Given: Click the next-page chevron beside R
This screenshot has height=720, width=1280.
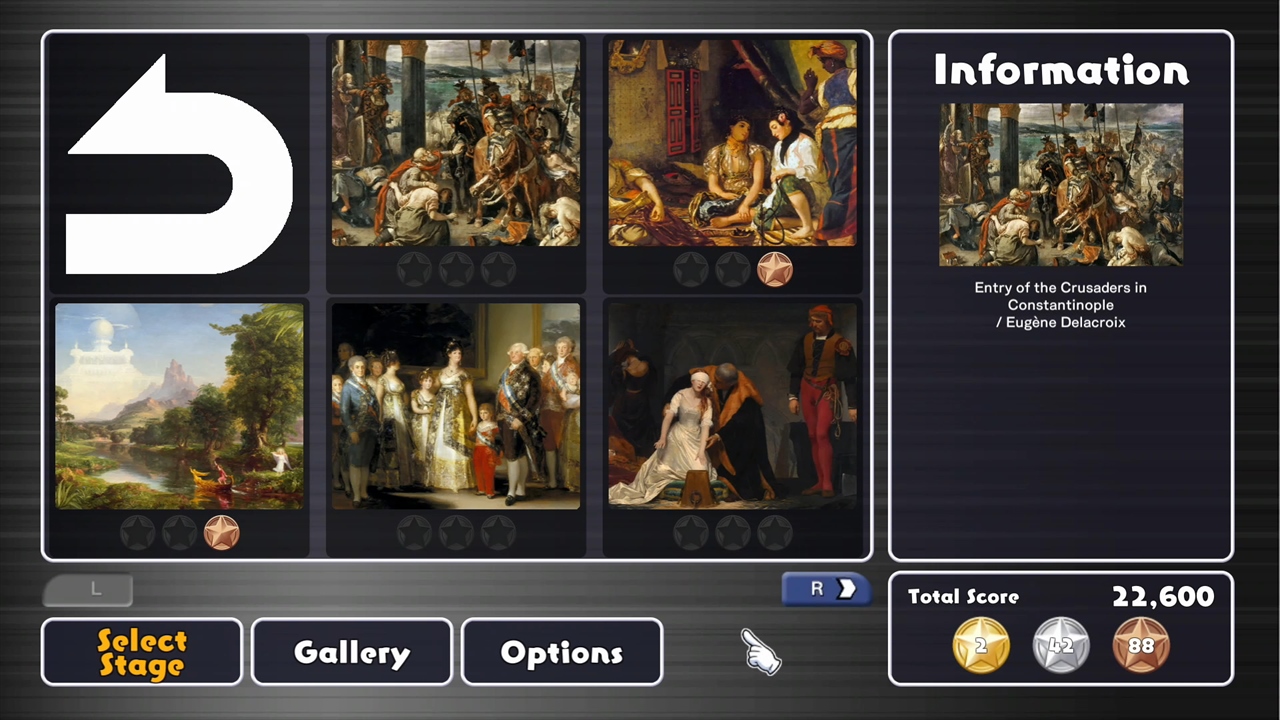Looking at the screenshot, I should click(845, 589).
